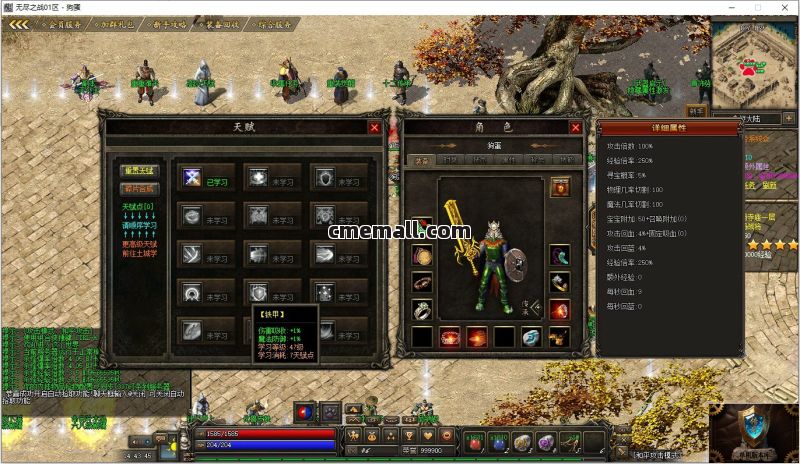Viewport: 800px width, 464px height.
Task: Switch to the 装备 equipment tab
Action: pos(422,159)
